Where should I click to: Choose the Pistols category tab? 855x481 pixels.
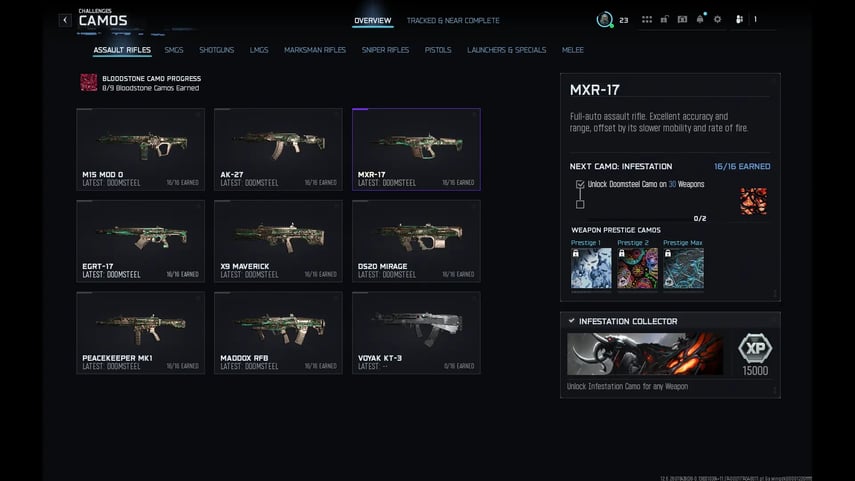(x=438, y=50)
